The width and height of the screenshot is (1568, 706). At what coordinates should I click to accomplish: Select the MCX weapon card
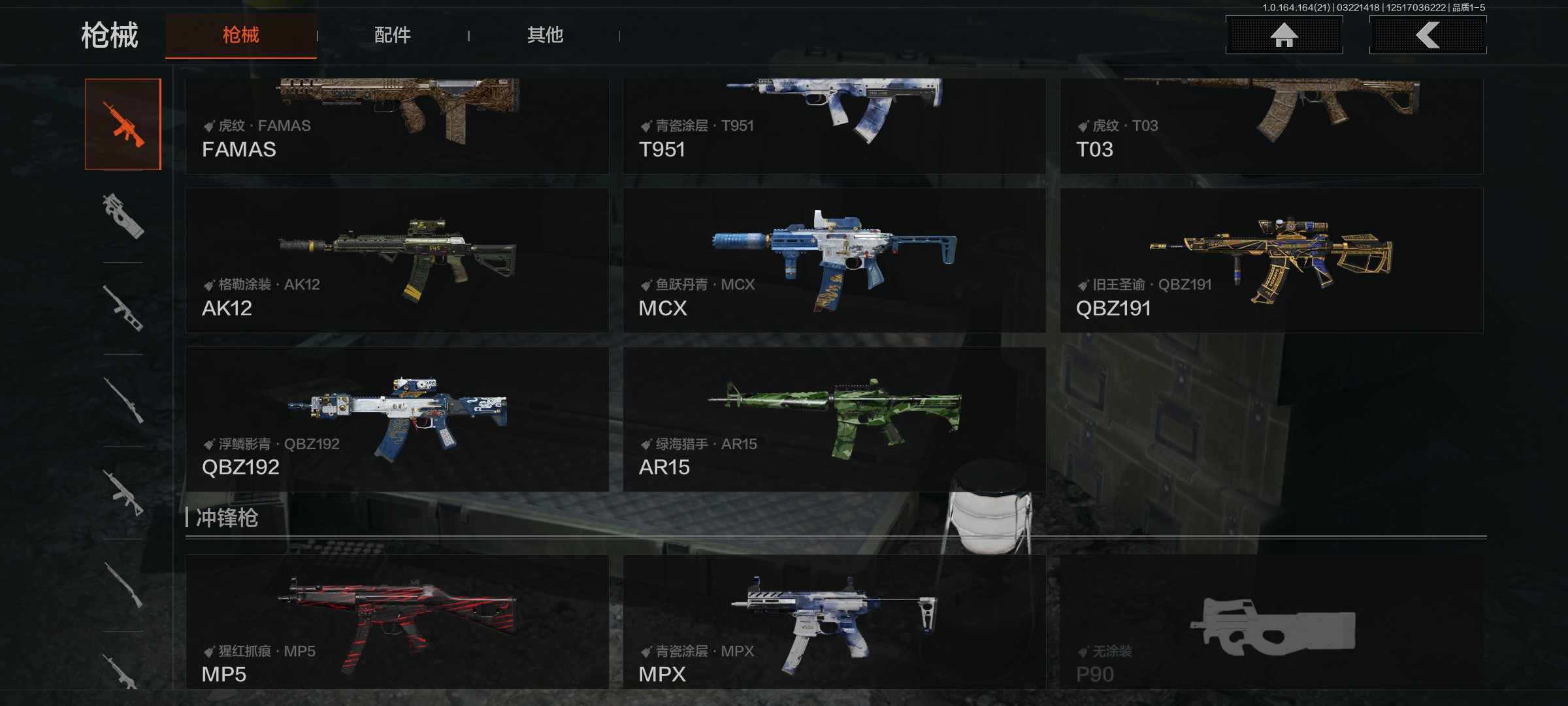(x=834, y=260)
